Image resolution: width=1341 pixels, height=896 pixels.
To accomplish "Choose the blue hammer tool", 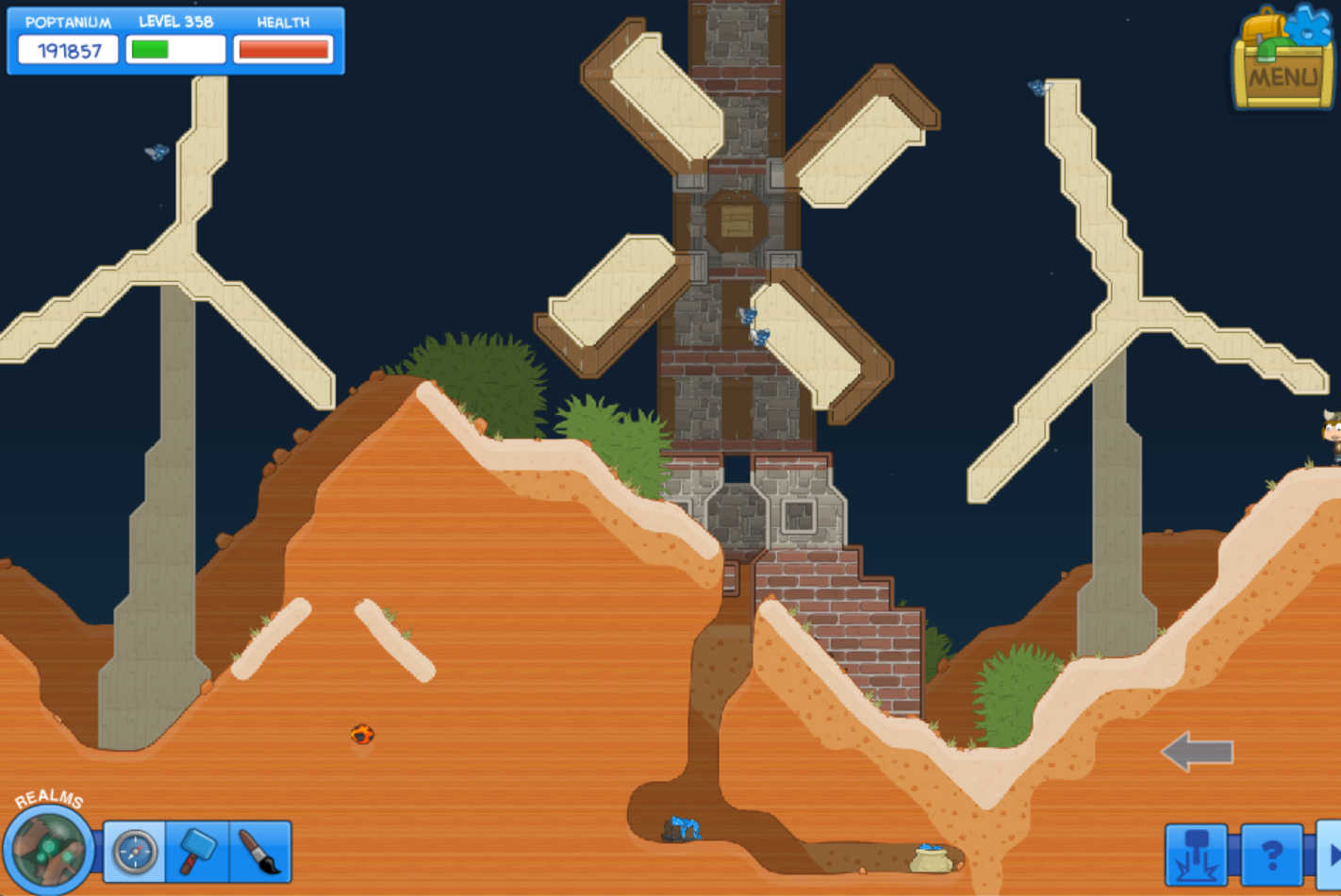I will (x=197, y=852).
